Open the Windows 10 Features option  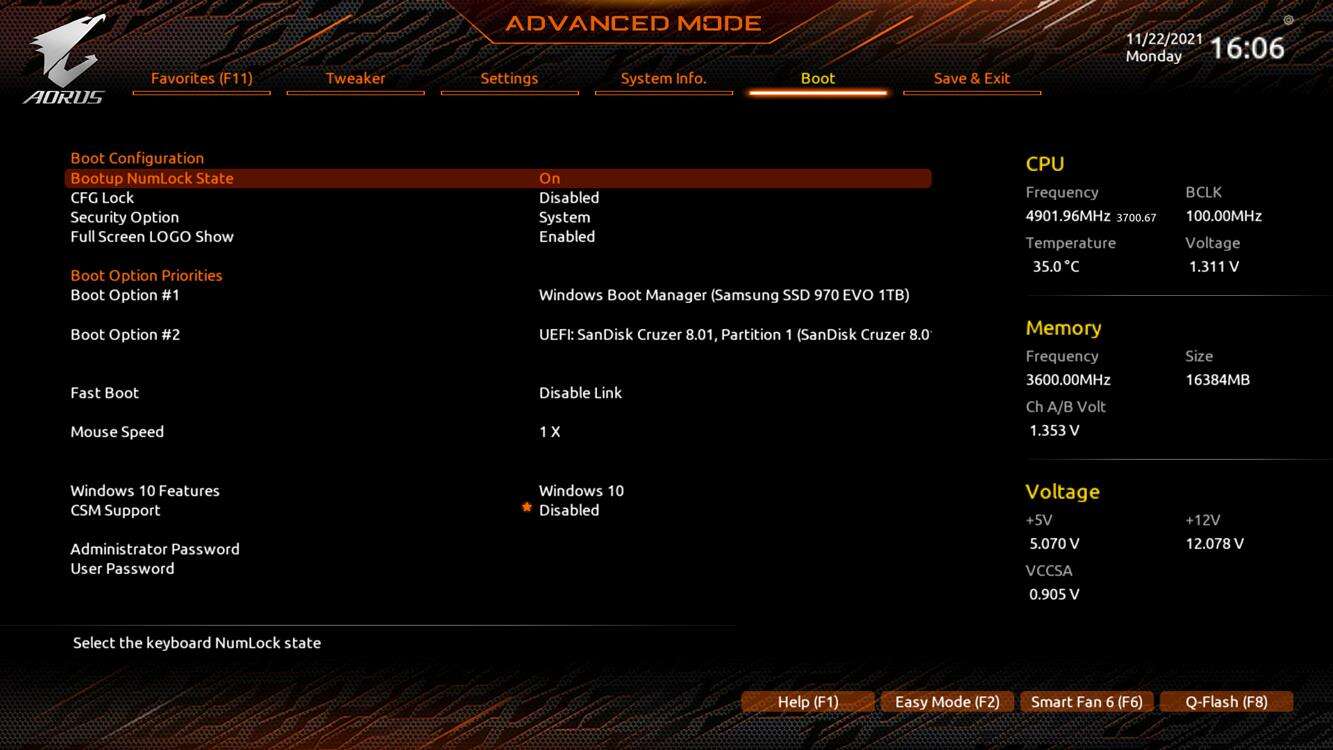(x=581, y=491)
